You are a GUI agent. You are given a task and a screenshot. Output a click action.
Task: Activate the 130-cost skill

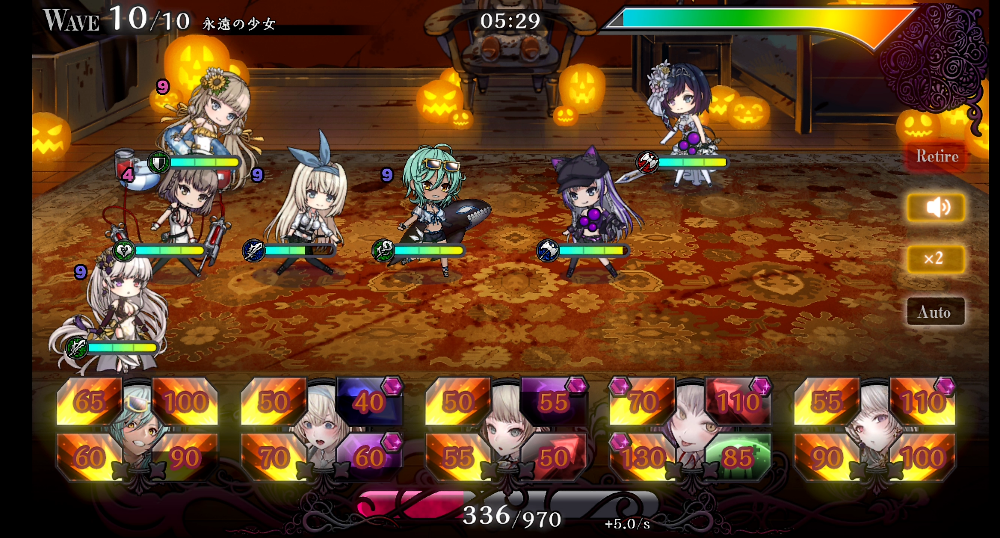point(642,457)
